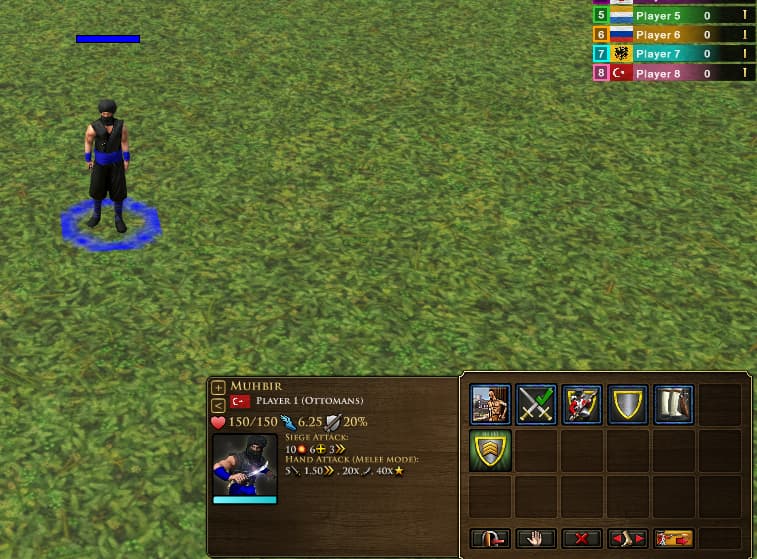This screenshot has height=559, width=757.
Task: Select the Player 5 row in scoreboard
Action: tap(674, 16)
